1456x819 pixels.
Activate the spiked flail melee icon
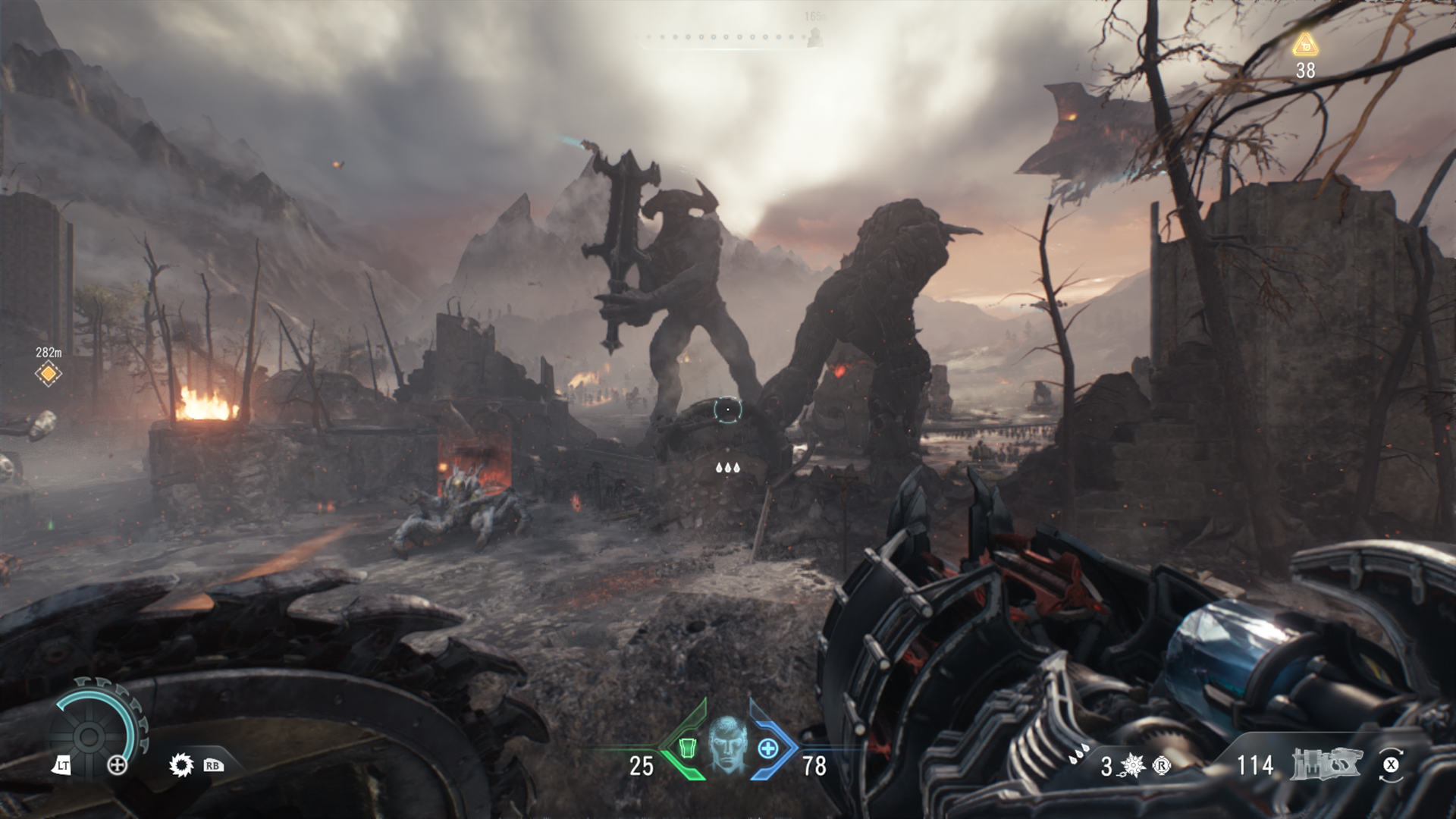pos(1133,766)
